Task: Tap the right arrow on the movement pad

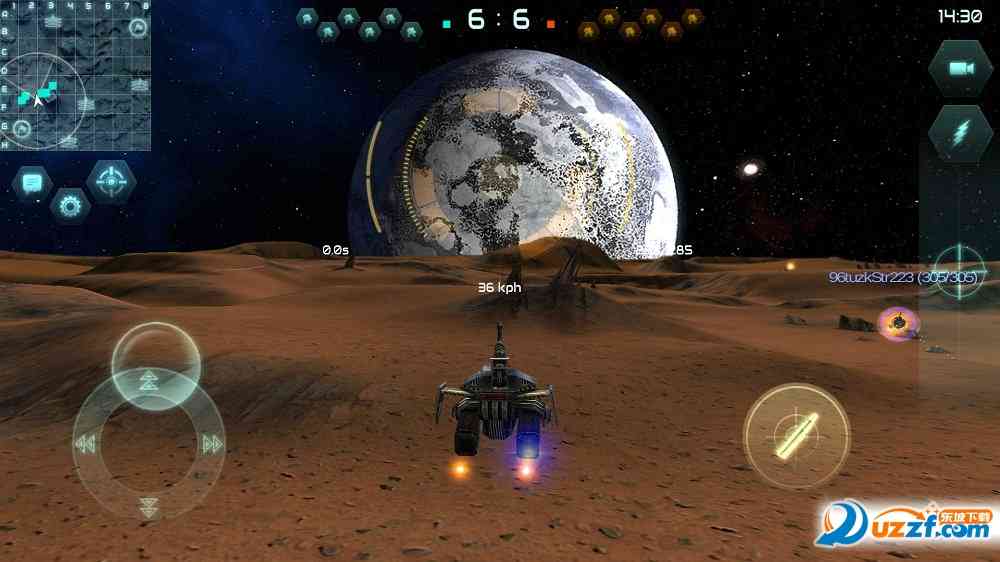Action: click(212, 444)
